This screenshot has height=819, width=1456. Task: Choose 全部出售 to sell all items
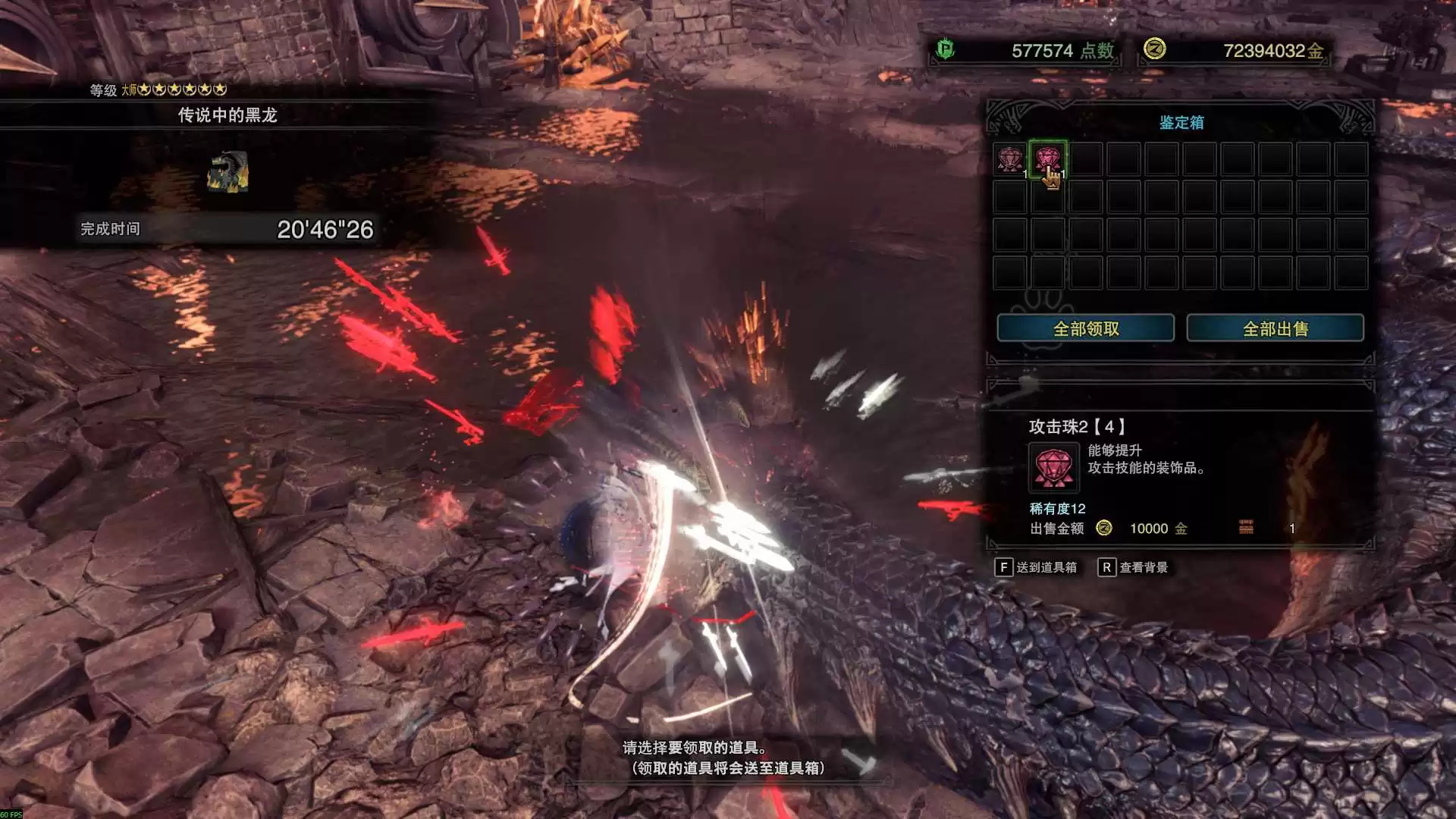(x=1275, y=328)
